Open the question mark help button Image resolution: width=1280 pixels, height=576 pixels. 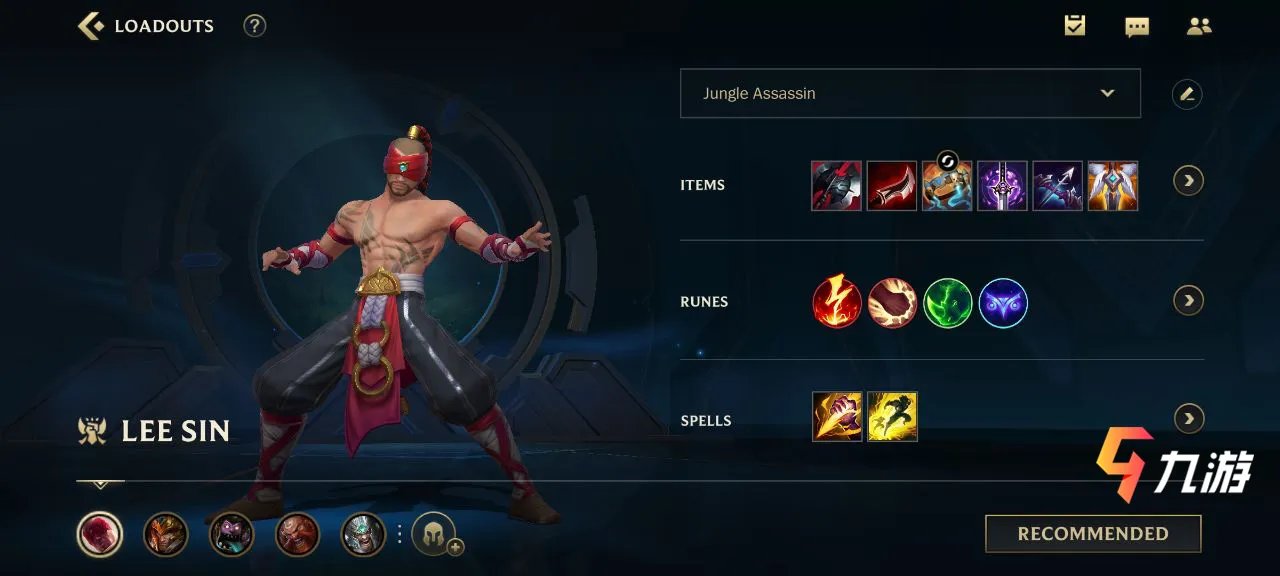click(x=255, y=26)
